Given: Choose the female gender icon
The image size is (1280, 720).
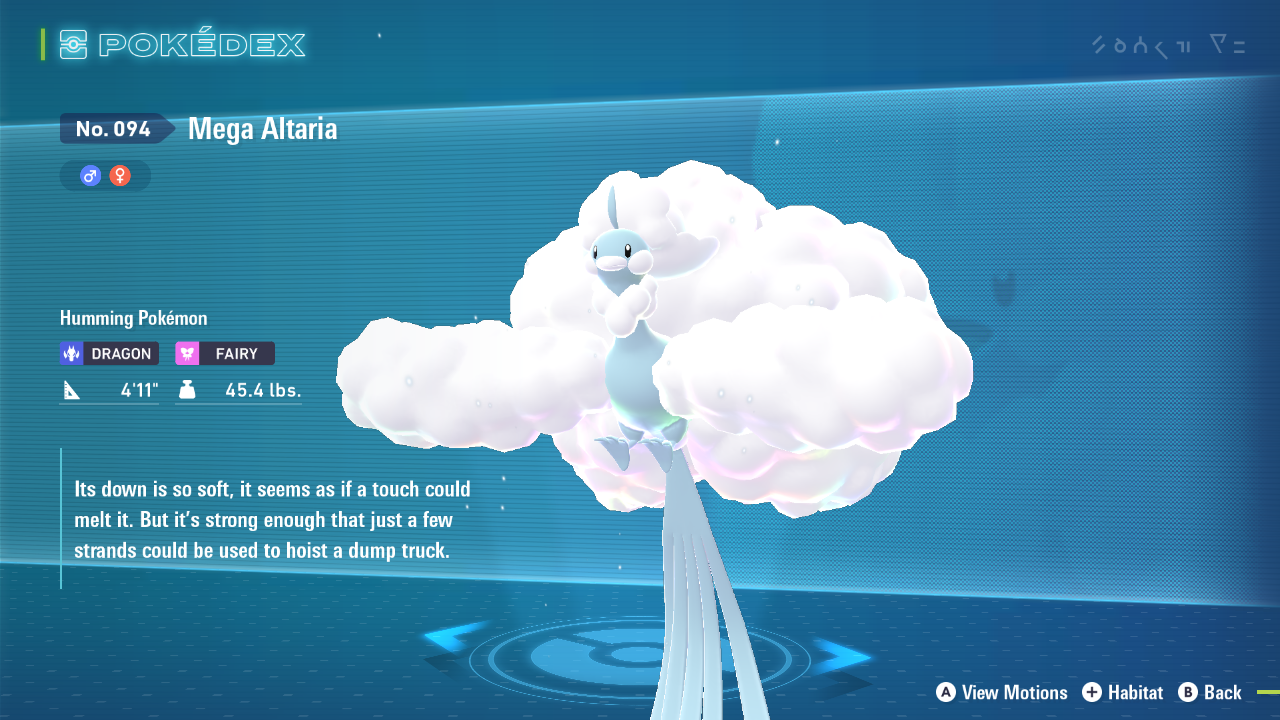Looking at the screenshot, I should pos(120,176).
